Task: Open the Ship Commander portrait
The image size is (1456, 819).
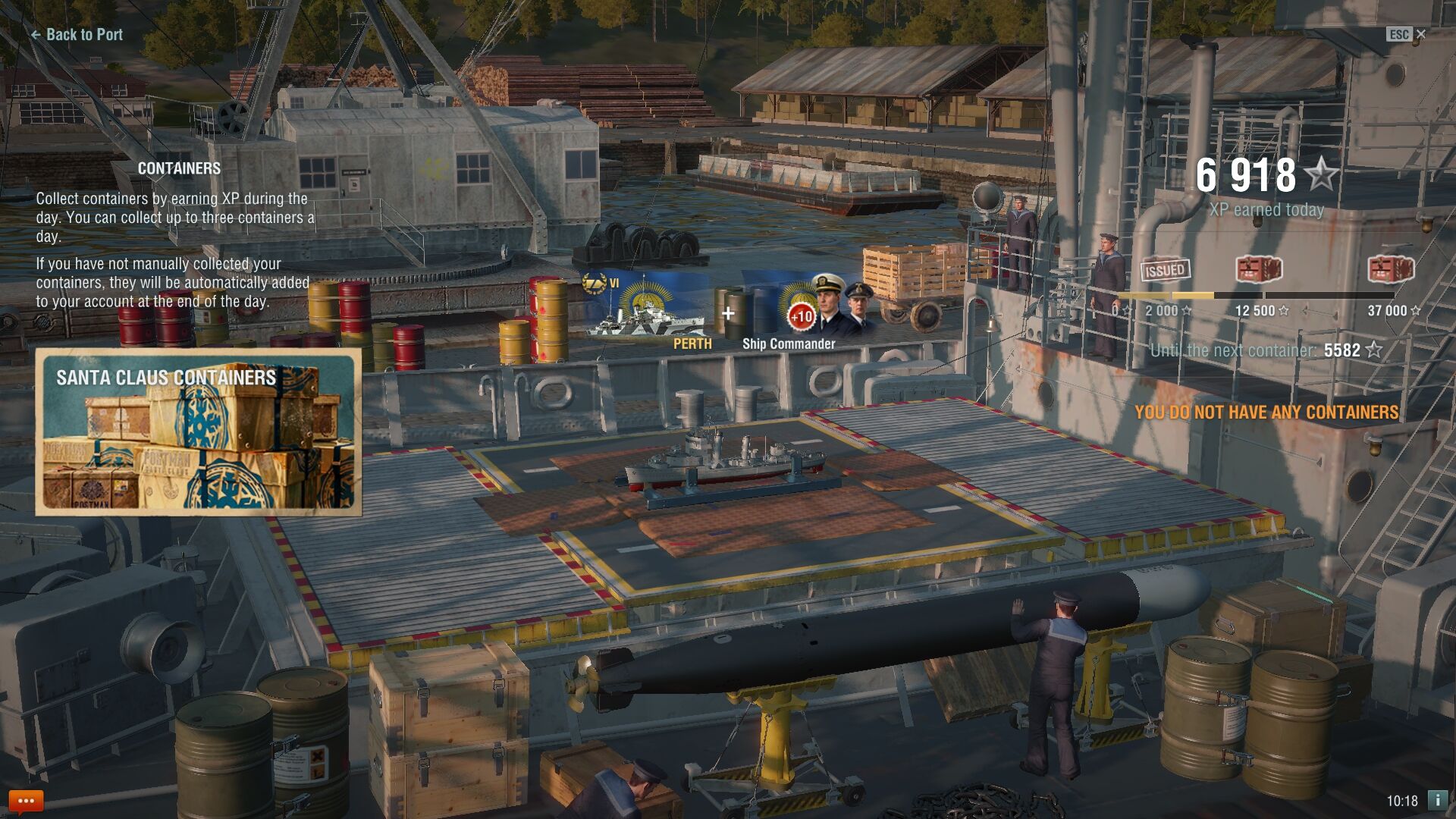Action: tap(827, 307)
